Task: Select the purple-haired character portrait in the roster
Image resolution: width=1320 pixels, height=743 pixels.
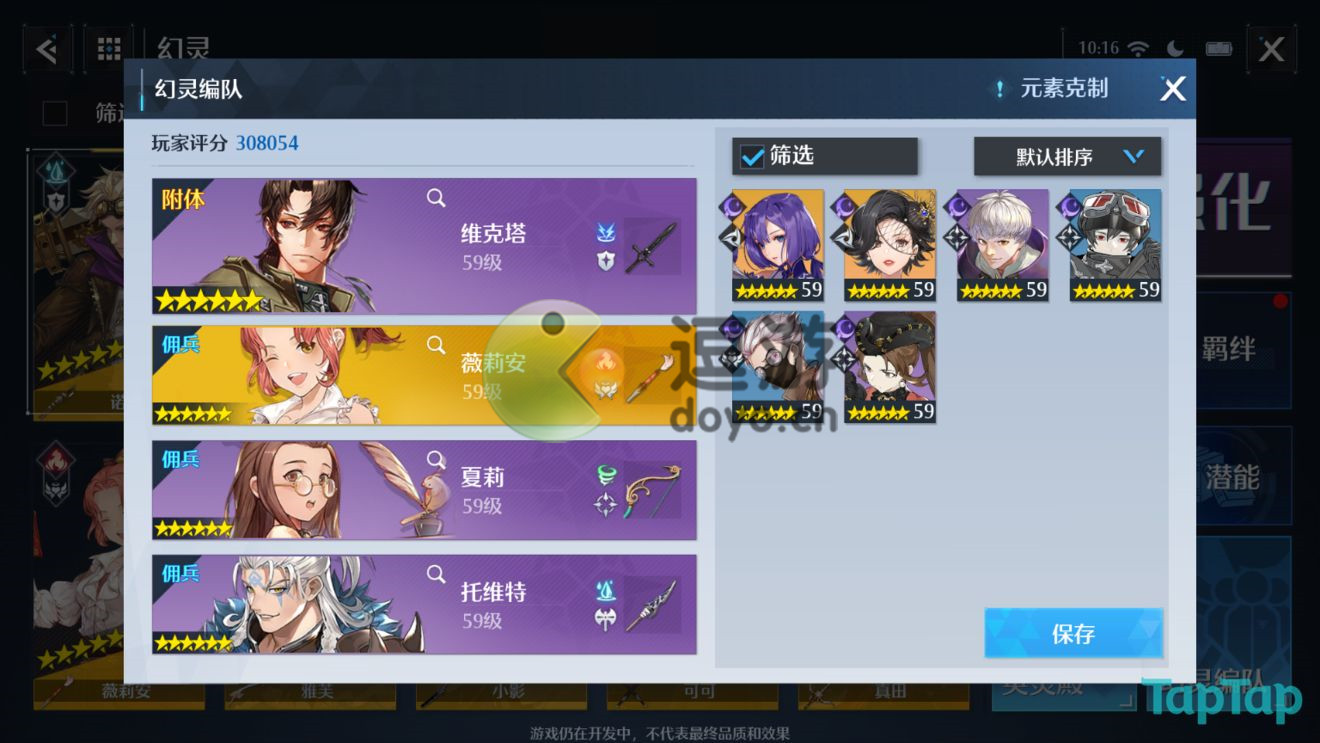Action: pos(778,237)
